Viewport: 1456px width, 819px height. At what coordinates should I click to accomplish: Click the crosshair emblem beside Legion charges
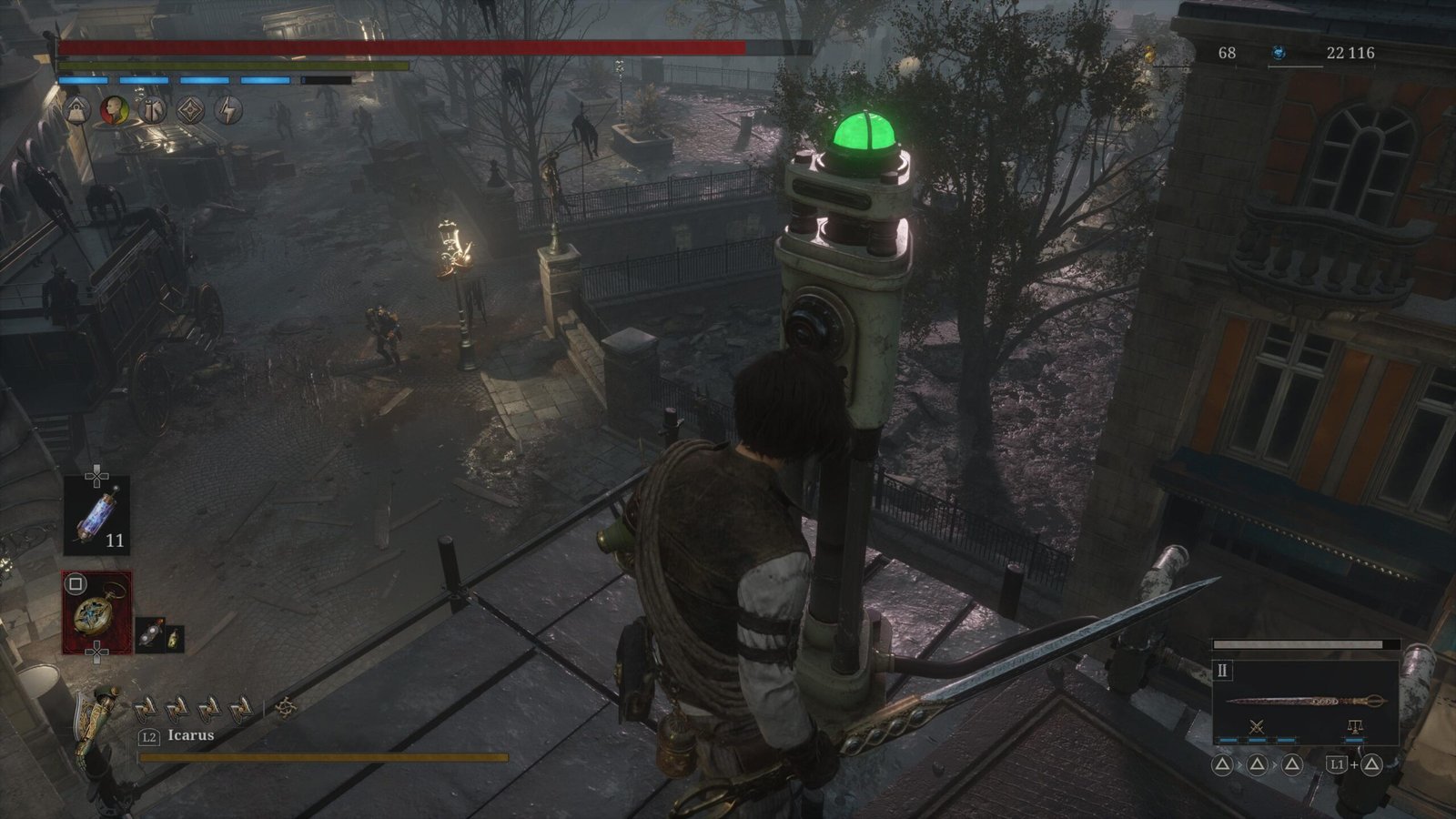coord(286,707)
